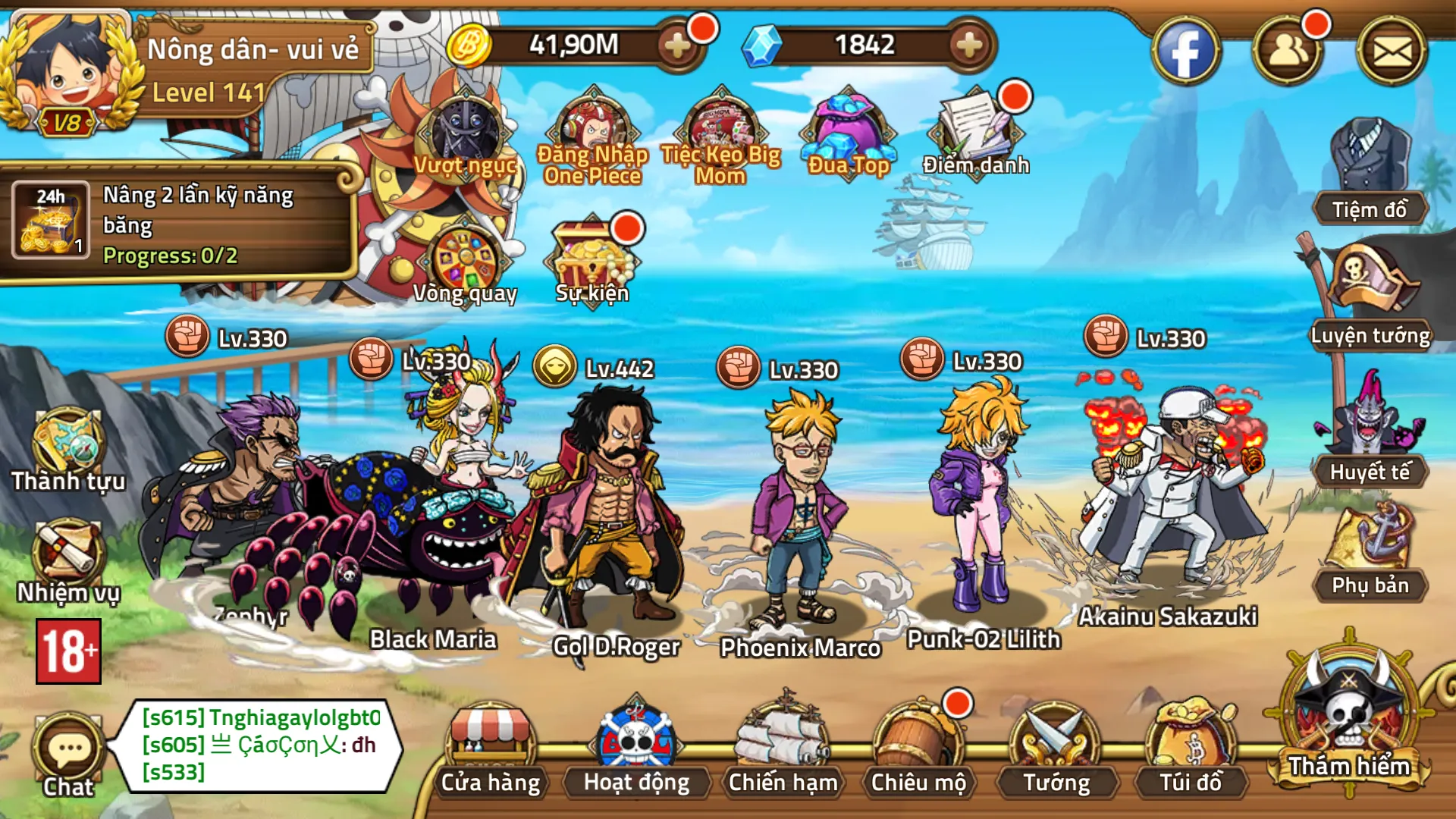
Task: Open the friends list icon
Action: click(x=1288, y=51)
